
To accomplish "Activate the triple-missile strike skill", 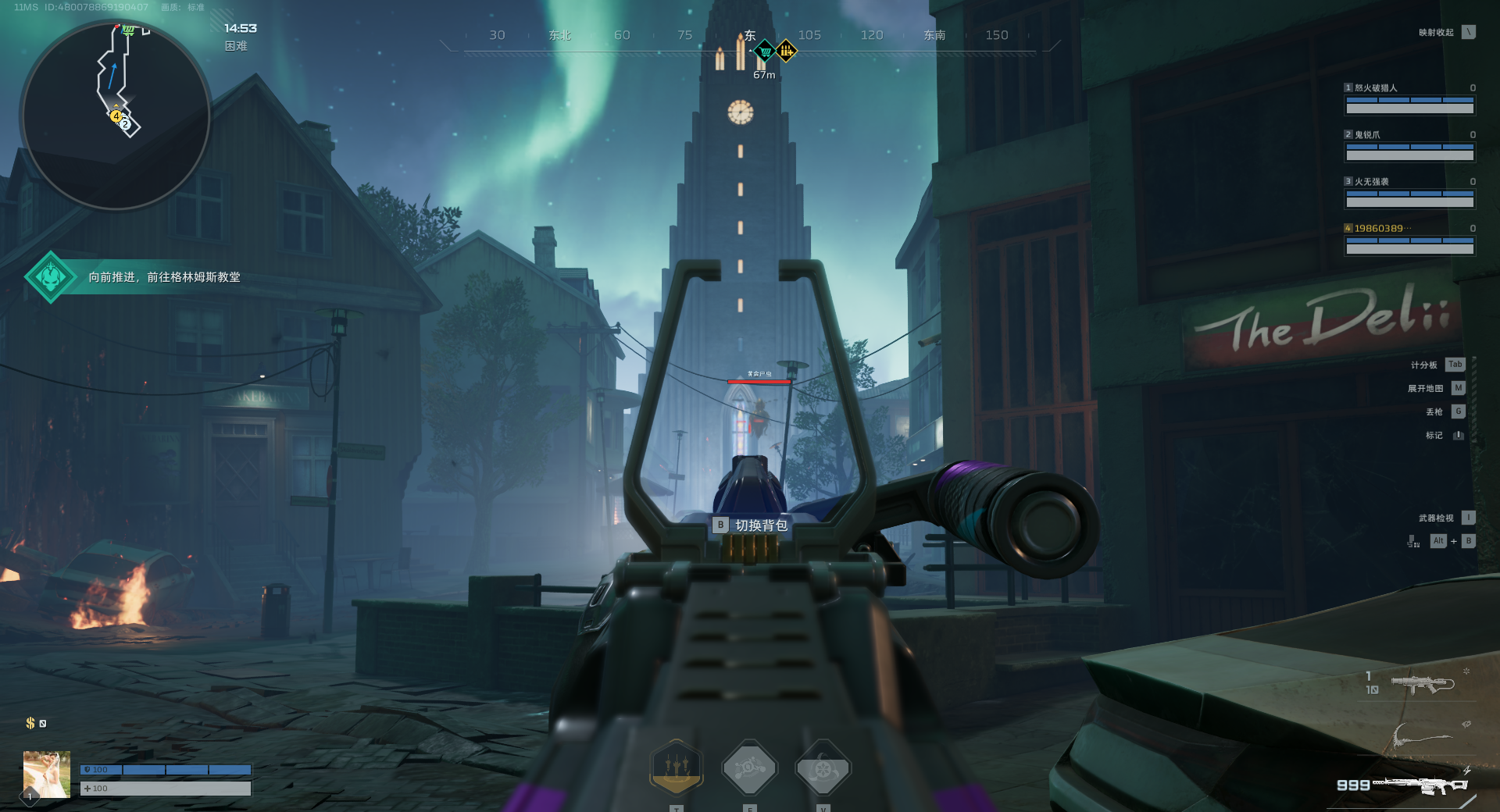I will click(x=677, y=767).
